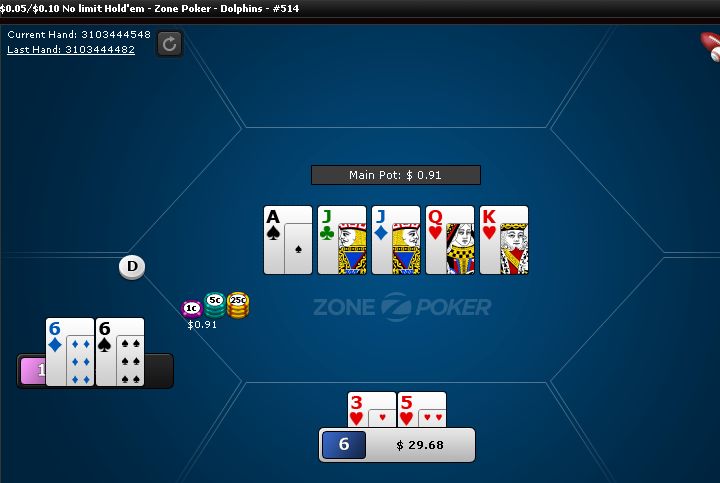Select the Jack of clubs board card
This screenshot has height=483, width=720.
pos(342,240)
